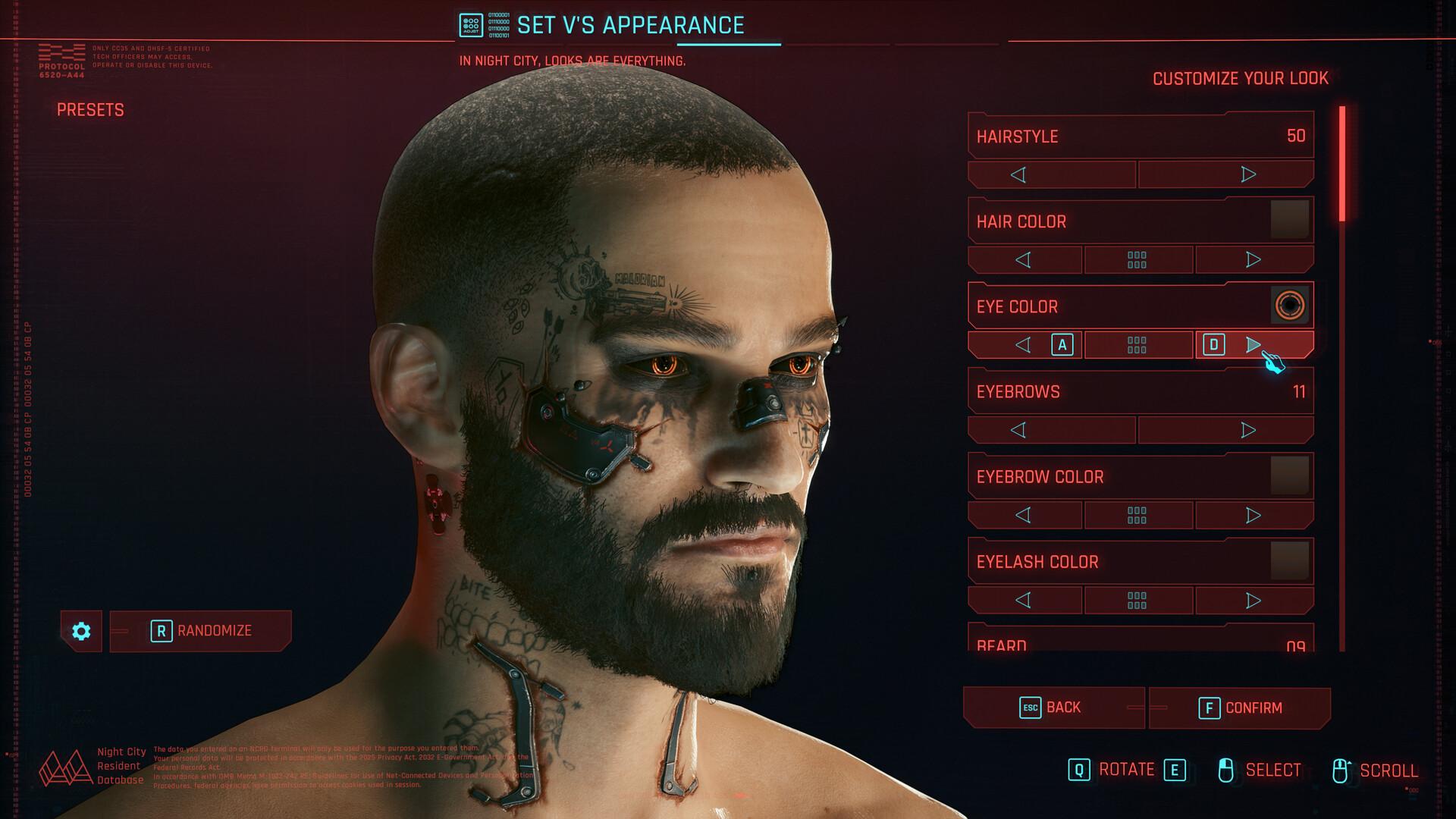The width and height of the screenshot is (1456, 819).
Task: Open the hair color palette grid icon
Action: pos(1137,259)
